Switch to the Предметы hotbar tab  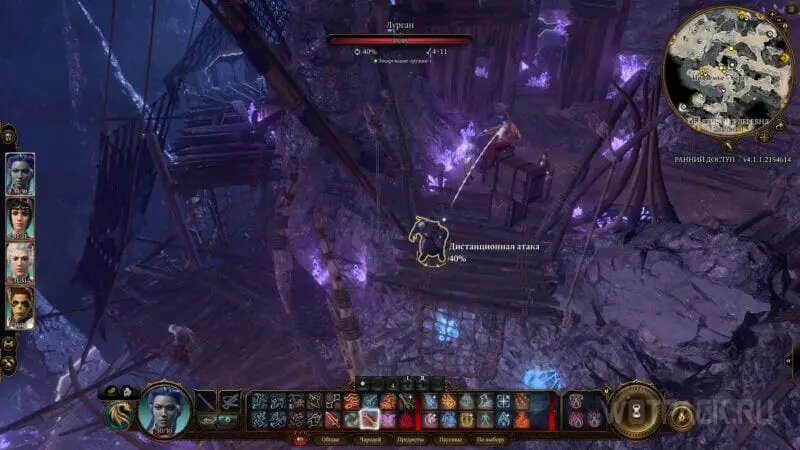pos(411,439)
